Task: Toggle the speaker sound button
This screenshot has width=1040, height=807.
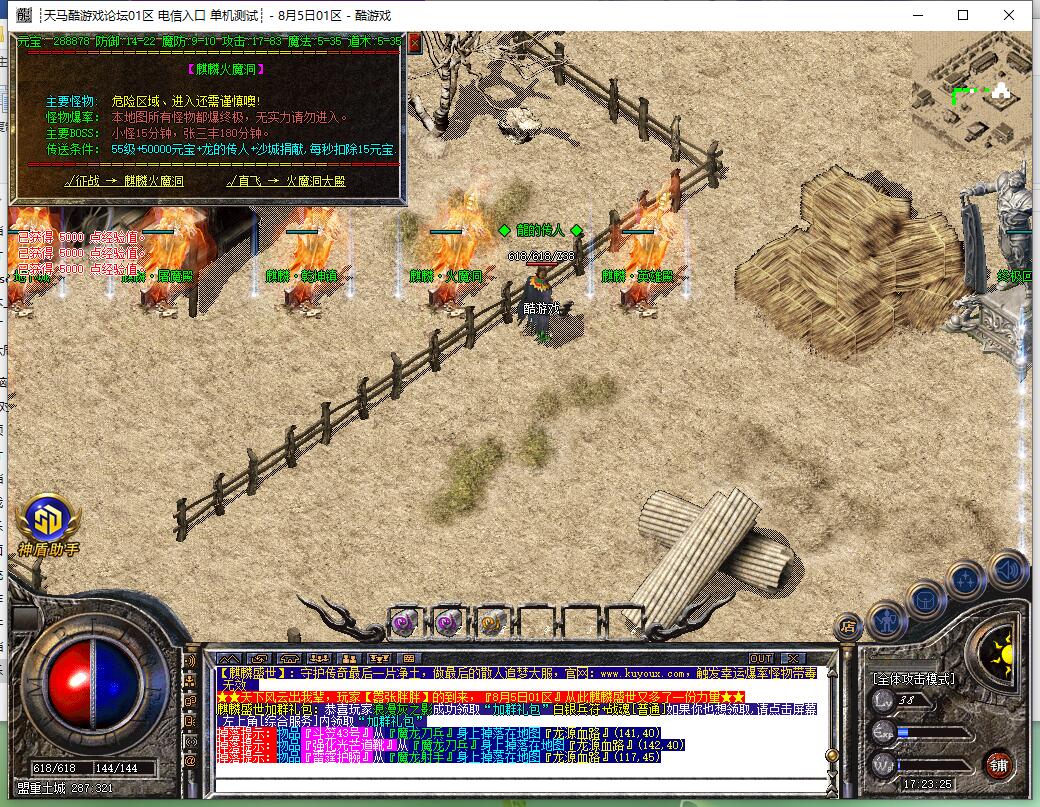Action: click(x=1010, y=572)
